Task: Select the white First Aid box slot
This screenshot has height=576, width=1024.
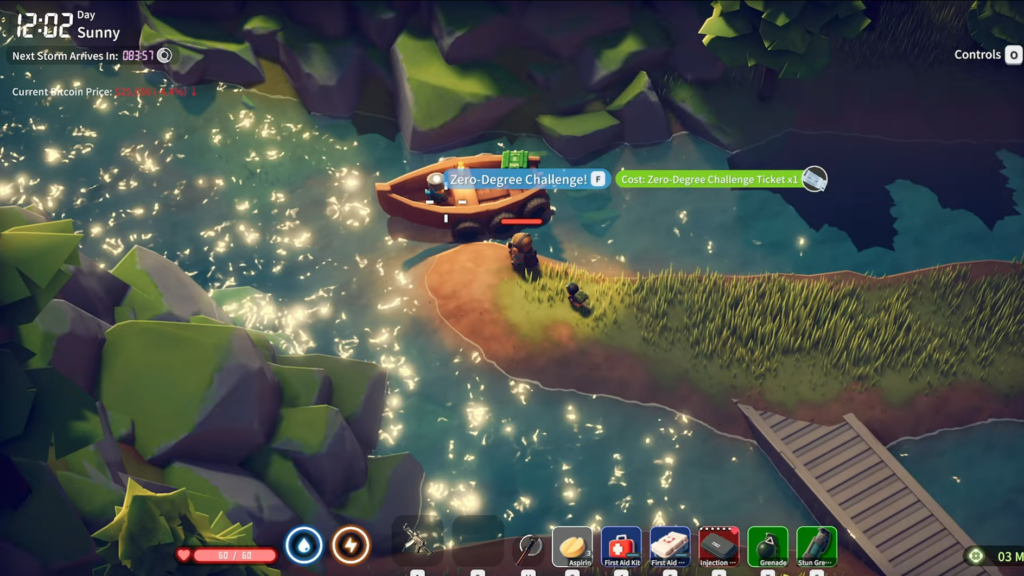Action: point(670,546)
